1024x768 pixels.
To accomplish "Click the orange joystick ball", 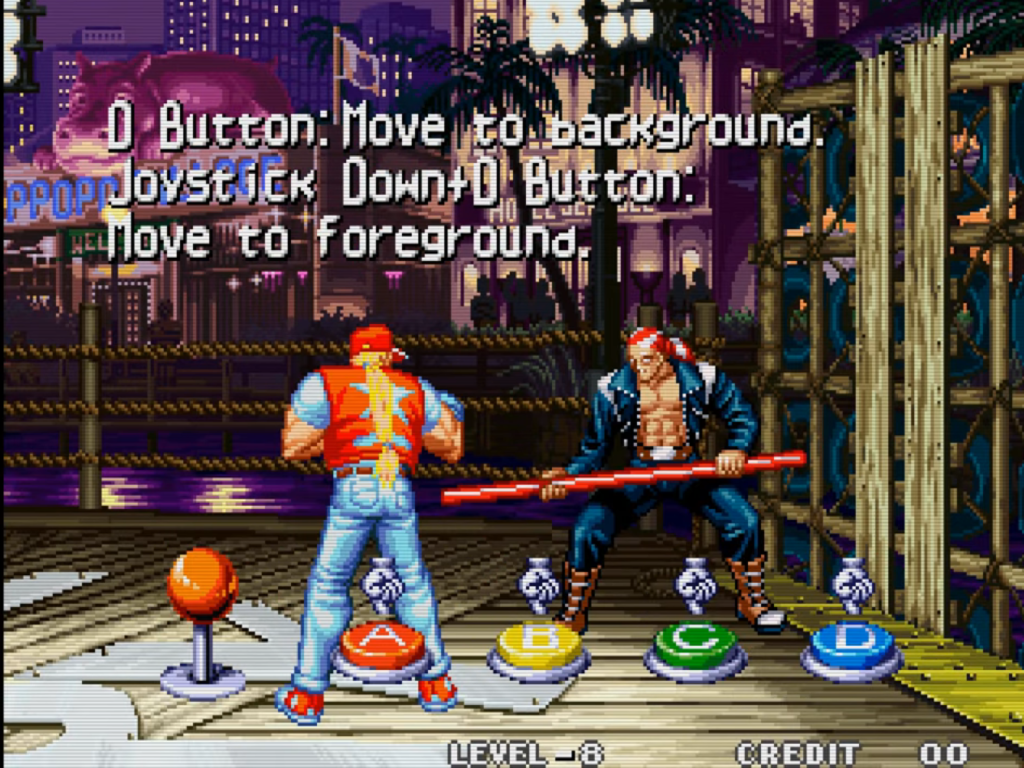I will 202,585.
